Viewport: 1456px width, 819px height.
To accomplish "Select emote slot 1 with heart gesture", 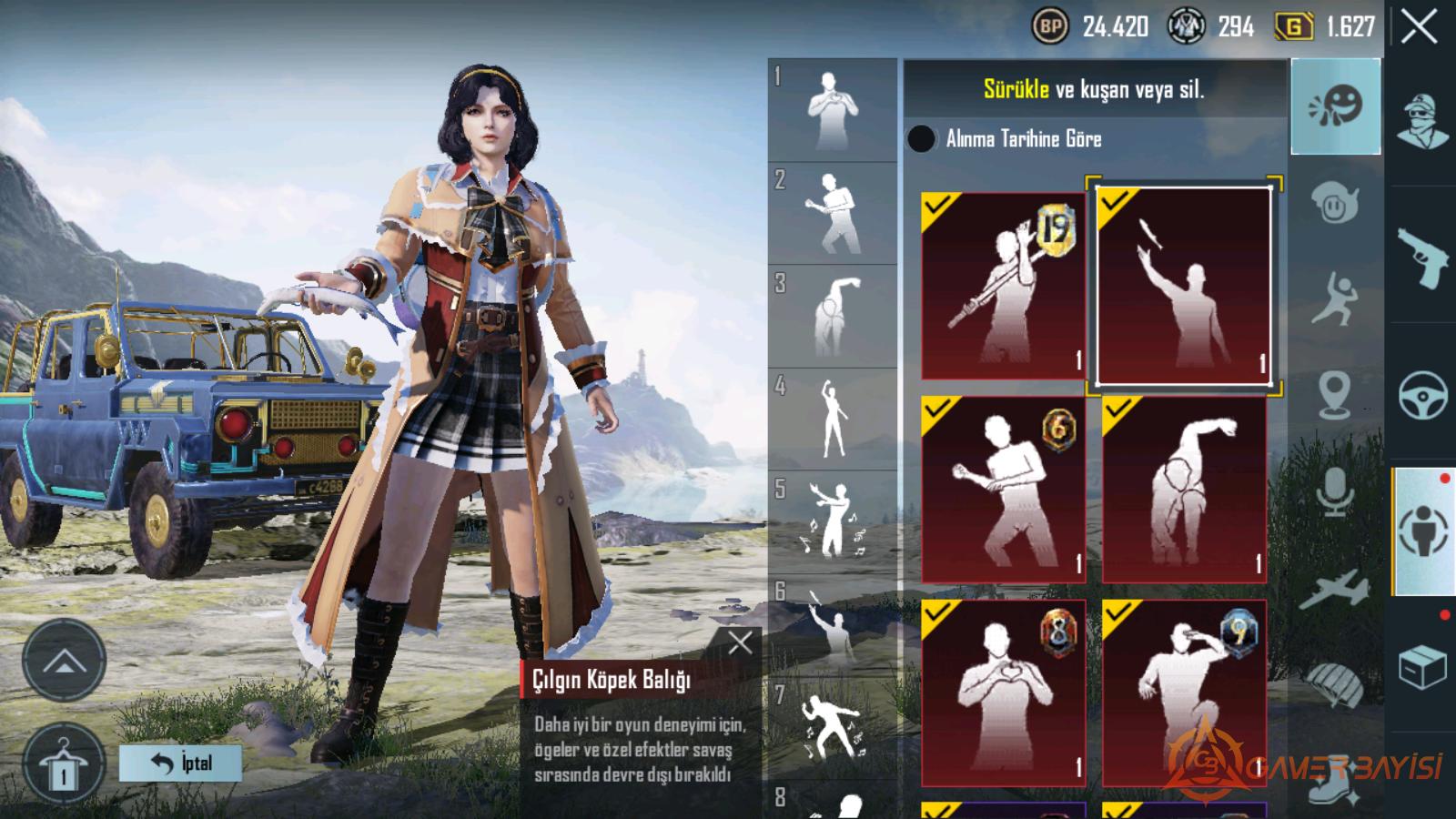I will point(832,110).
